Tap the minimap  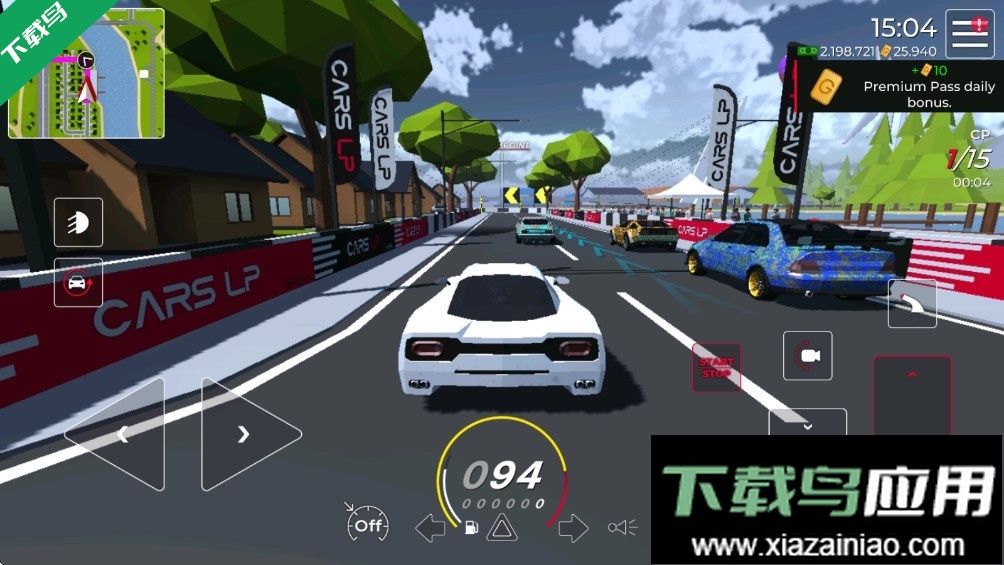click(86, 73)
